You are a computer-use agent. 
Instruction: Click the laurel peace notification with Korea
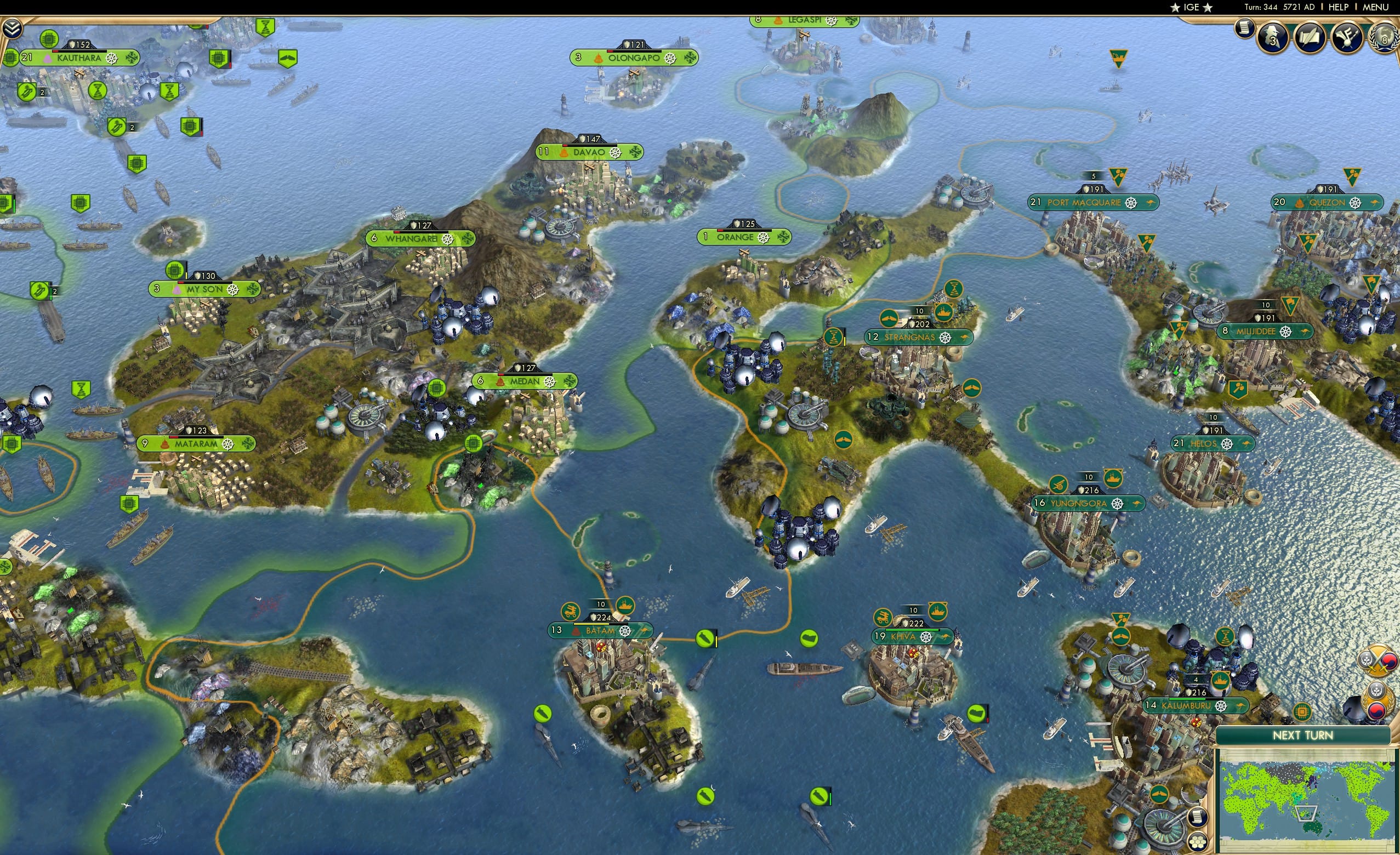coord(1378,702)
